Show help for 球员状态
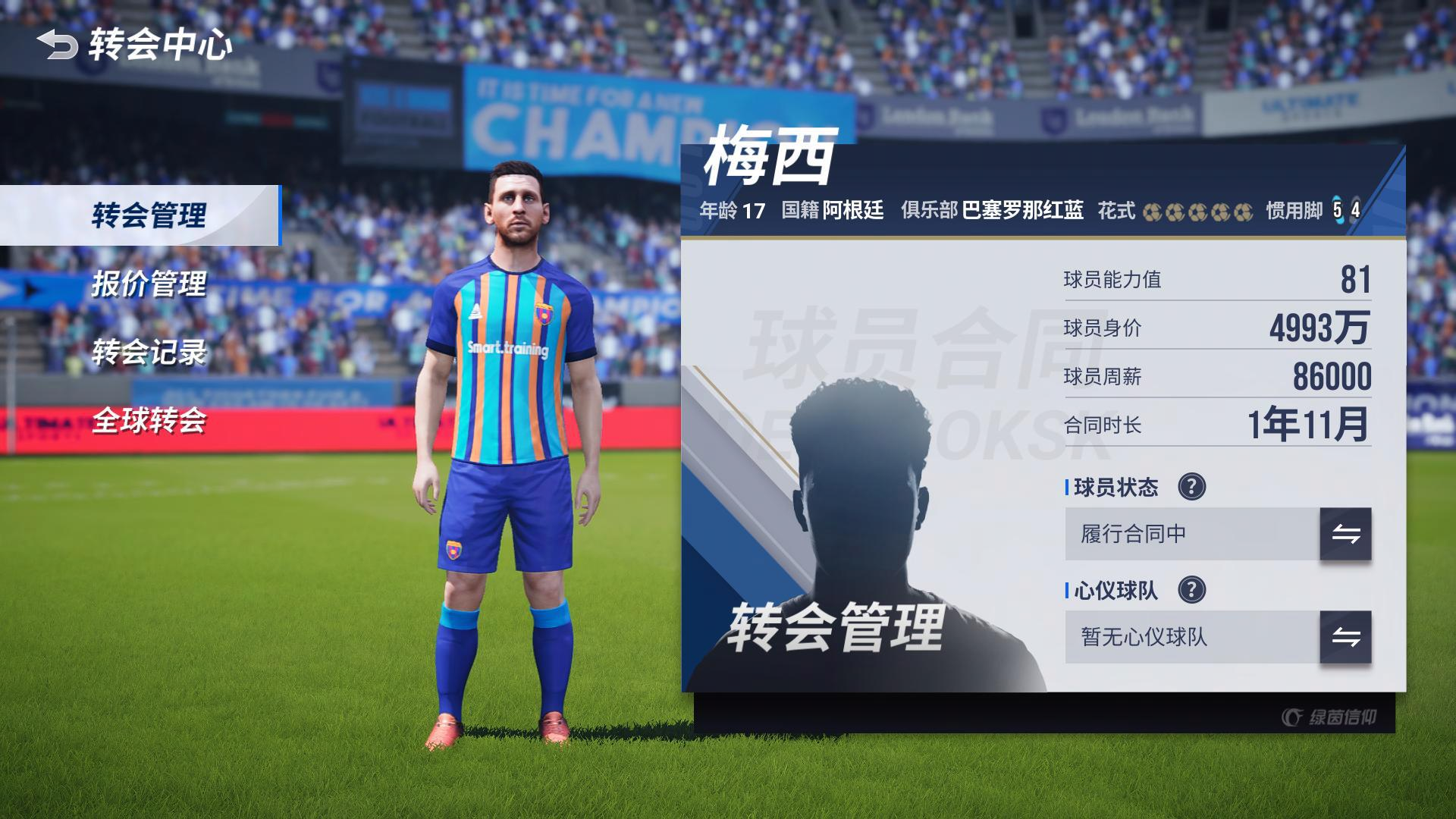The width and height of the screenshot is (1456, 819). [1191, 487]
